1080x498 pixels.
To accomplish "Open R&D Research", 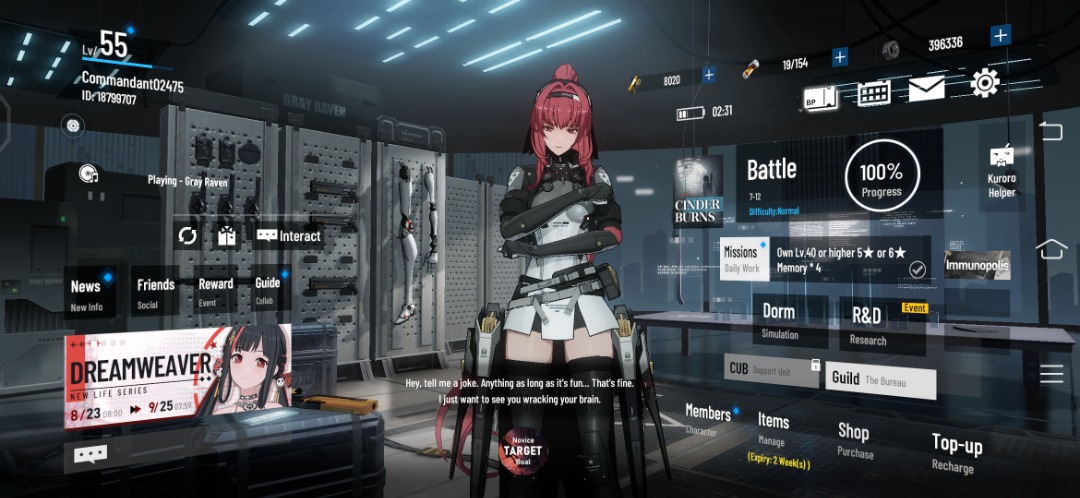I will pyautogui.click(x=867, y=324).
